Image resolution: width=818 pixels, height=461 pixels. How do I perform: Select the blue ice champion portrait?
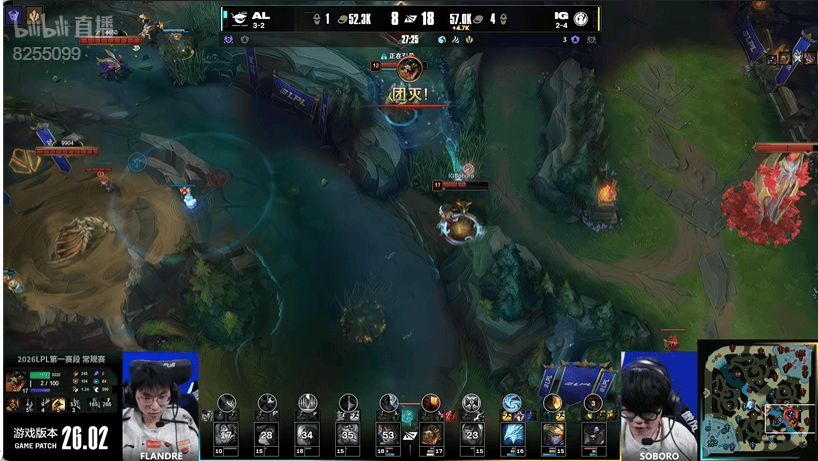513,434
